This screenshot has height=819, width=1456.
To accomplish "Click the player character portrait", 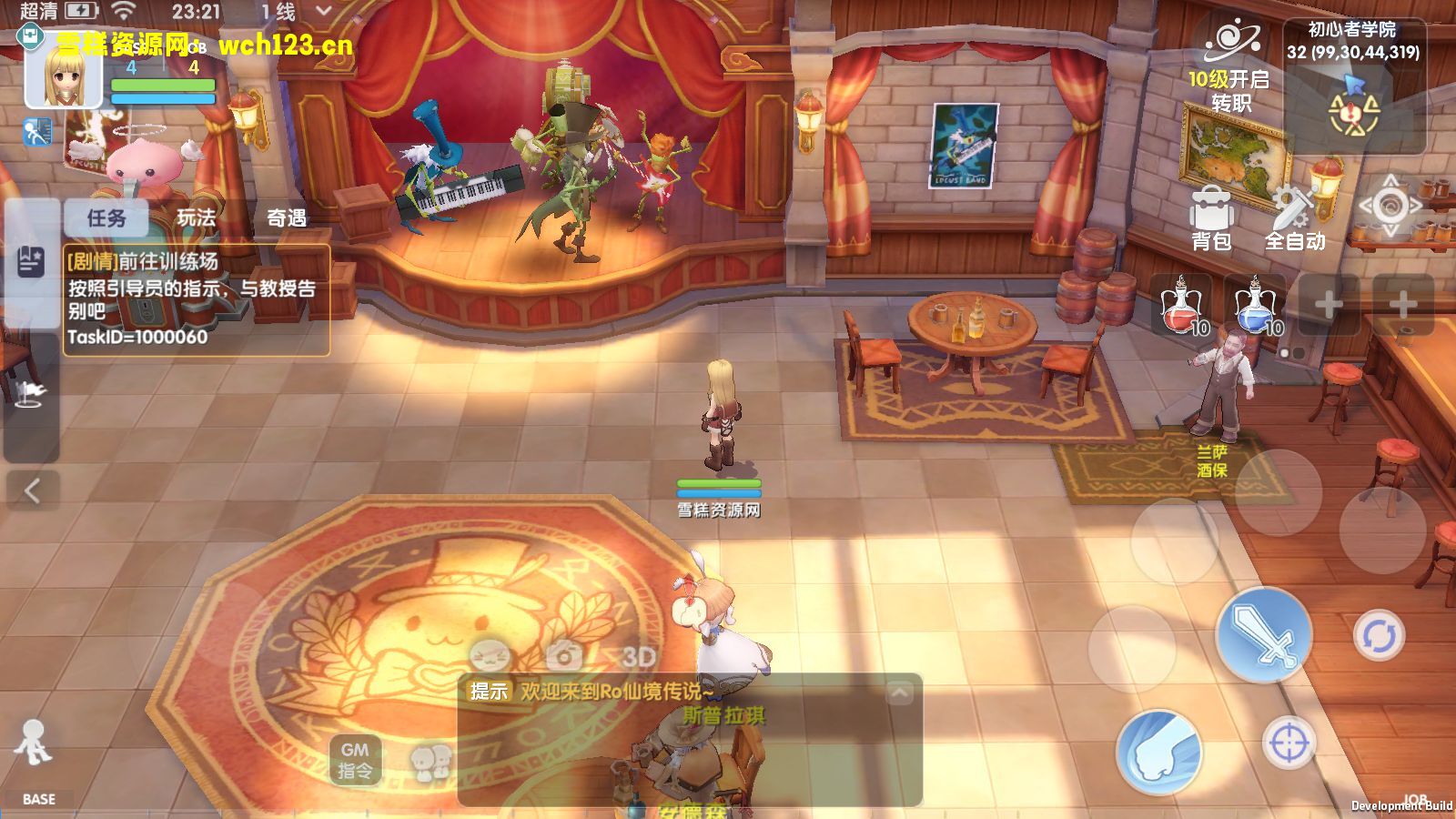I will click(x=64, y=76).
